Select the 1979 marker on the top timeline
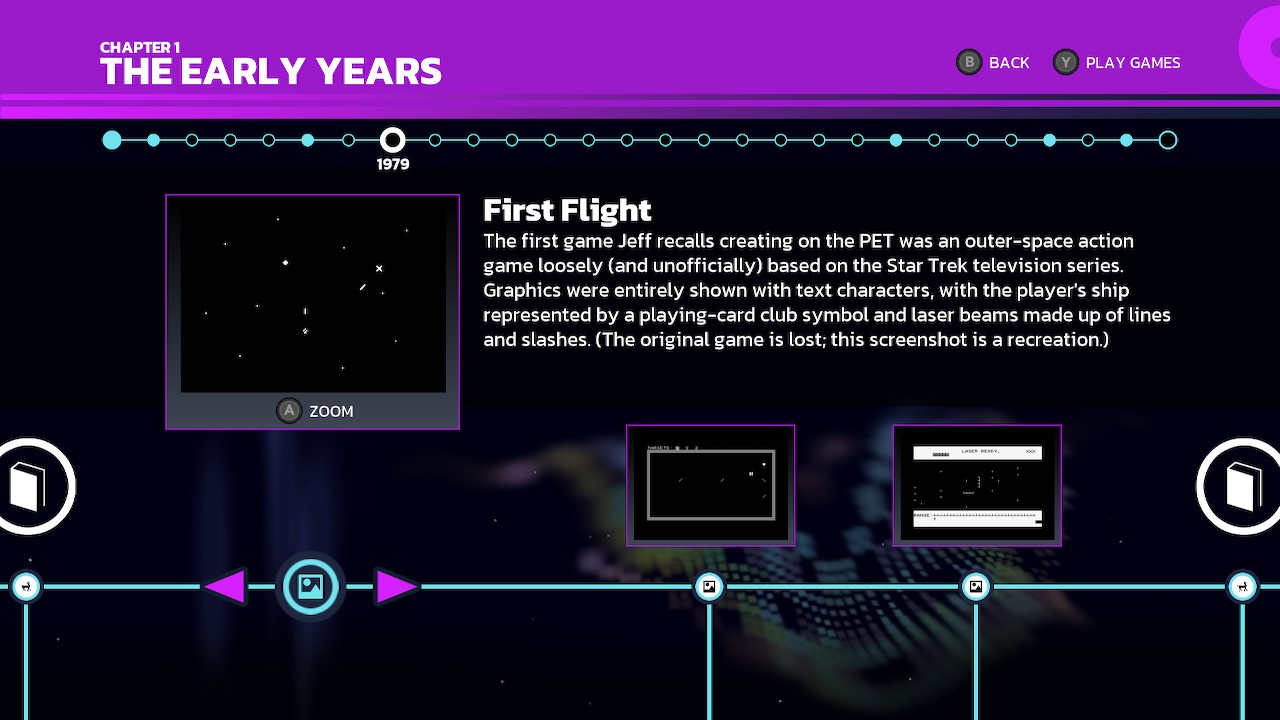Screen dimensions: 1280x720 [x=393, y=140]
